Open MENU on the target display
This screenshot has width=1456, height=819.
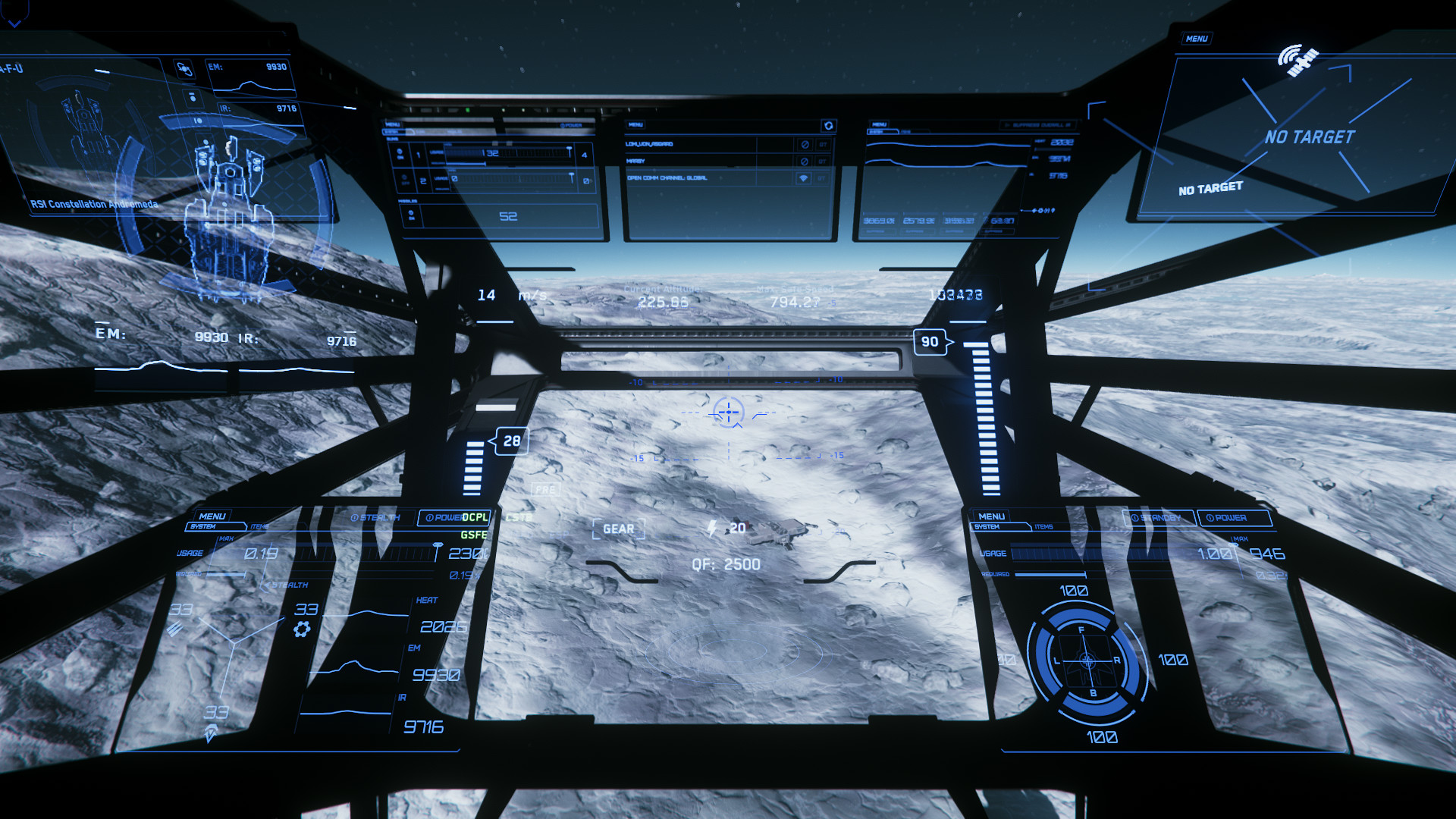pos(1197,39)
